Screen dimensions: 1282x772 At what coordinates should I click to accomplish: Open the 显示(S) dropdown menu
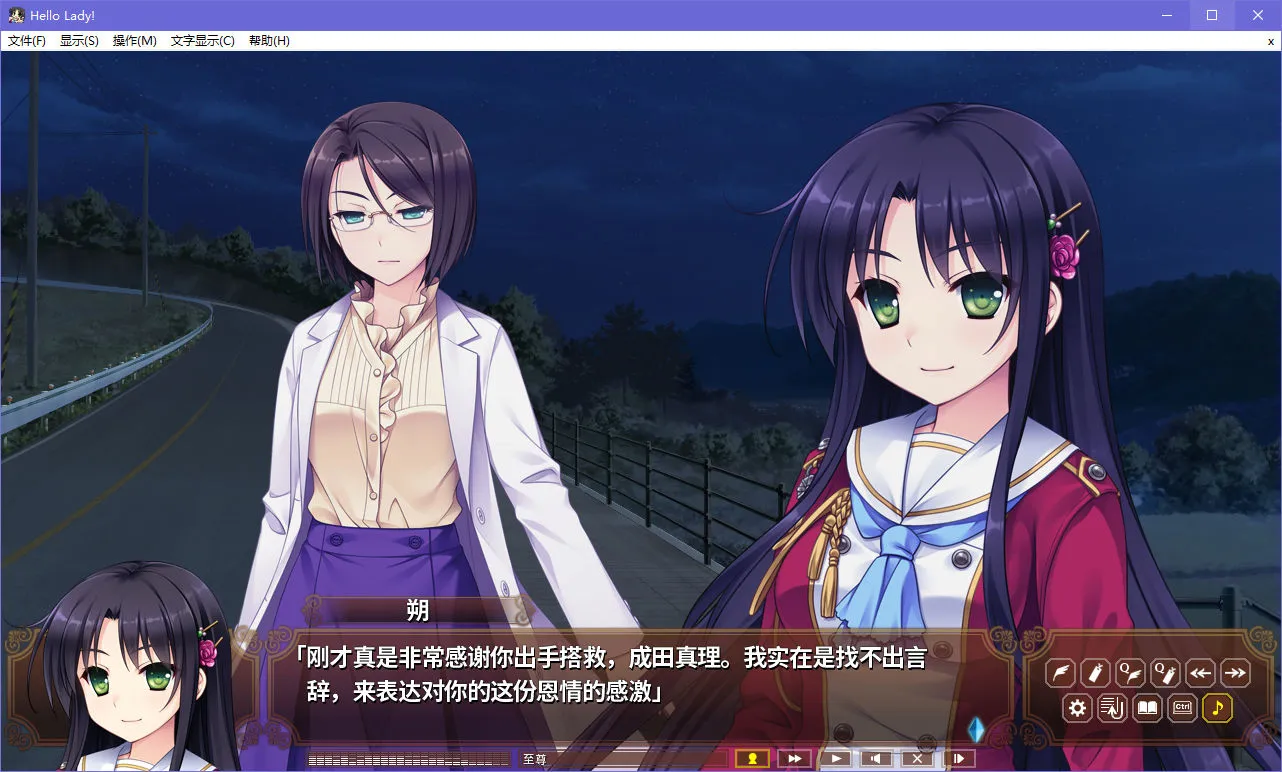pos(80,40)
